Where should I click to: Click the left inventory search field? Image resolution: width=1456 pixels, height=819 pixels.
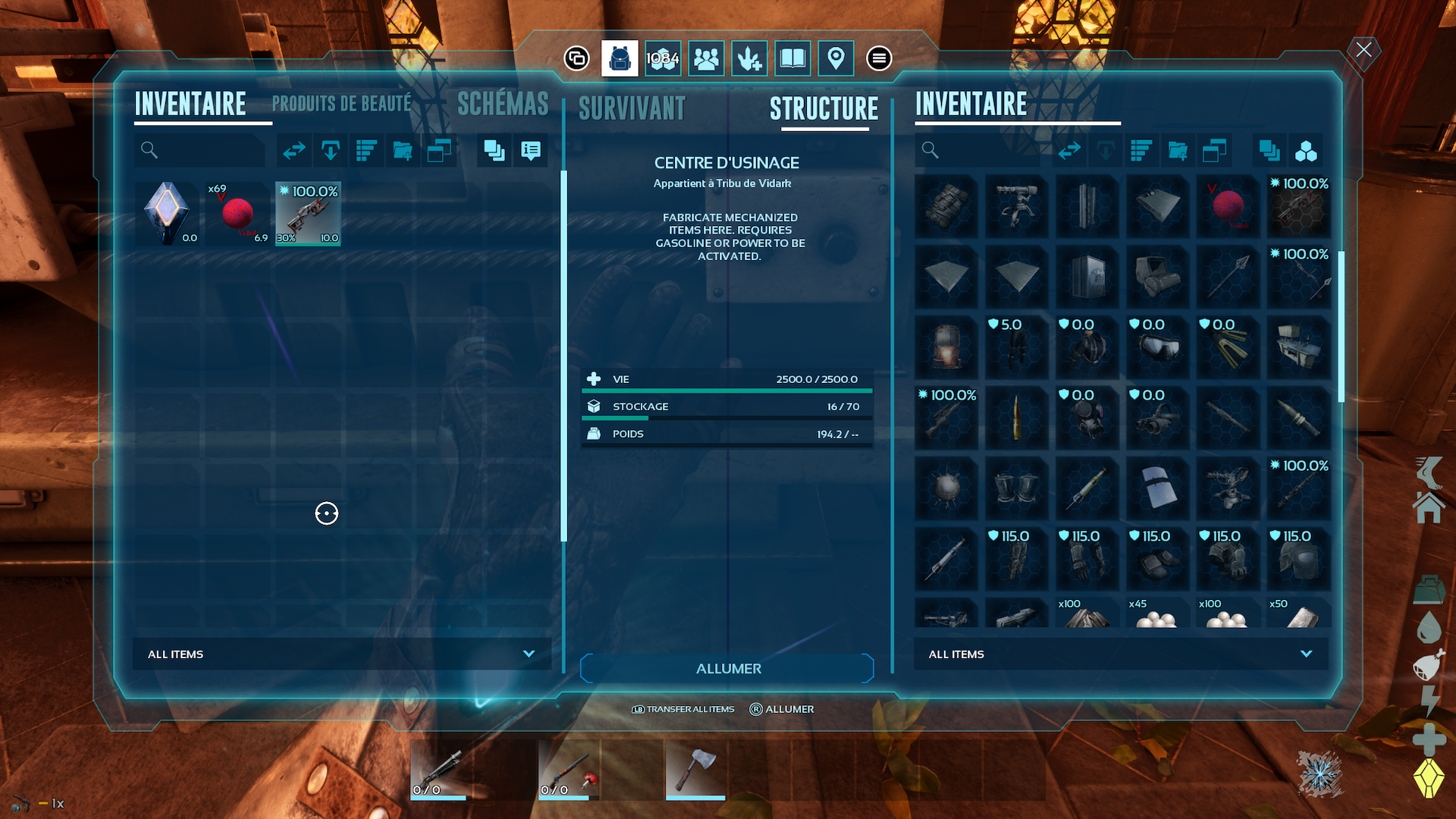point(201,151)
